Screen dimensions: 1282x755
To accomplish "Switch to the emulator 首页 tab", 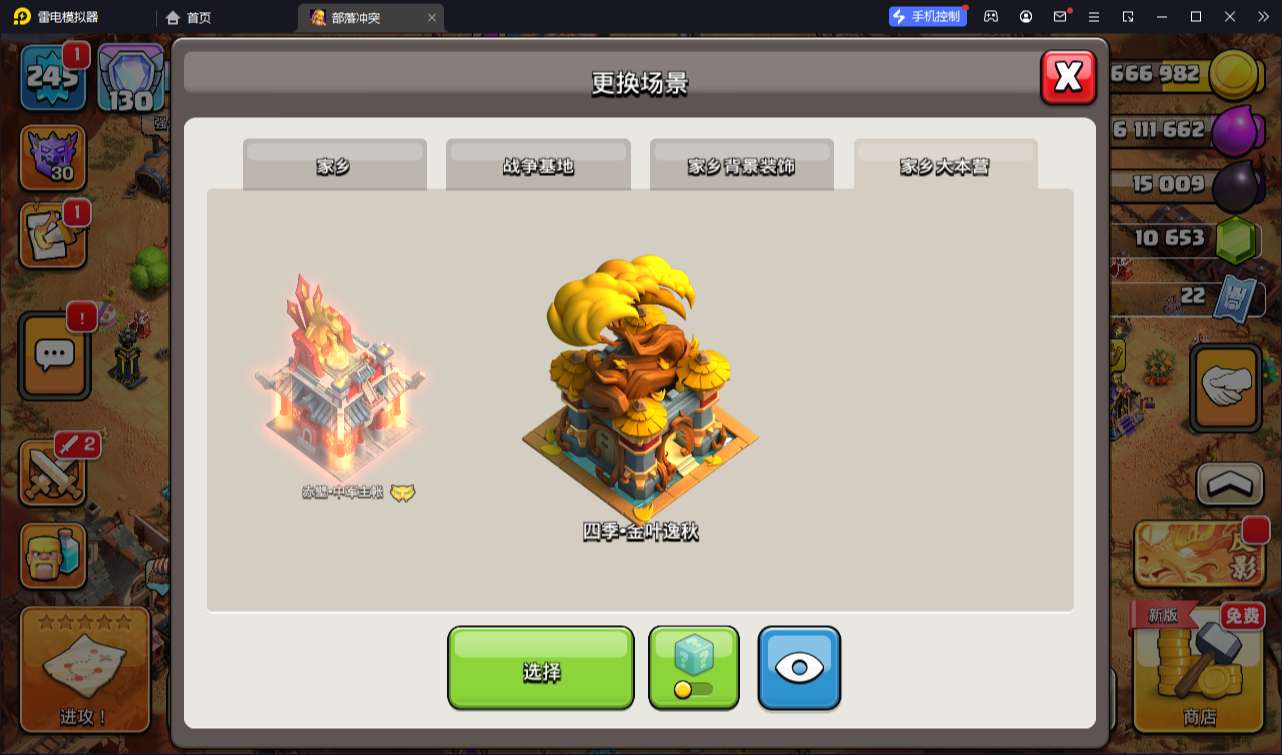I will pos(189,17).
